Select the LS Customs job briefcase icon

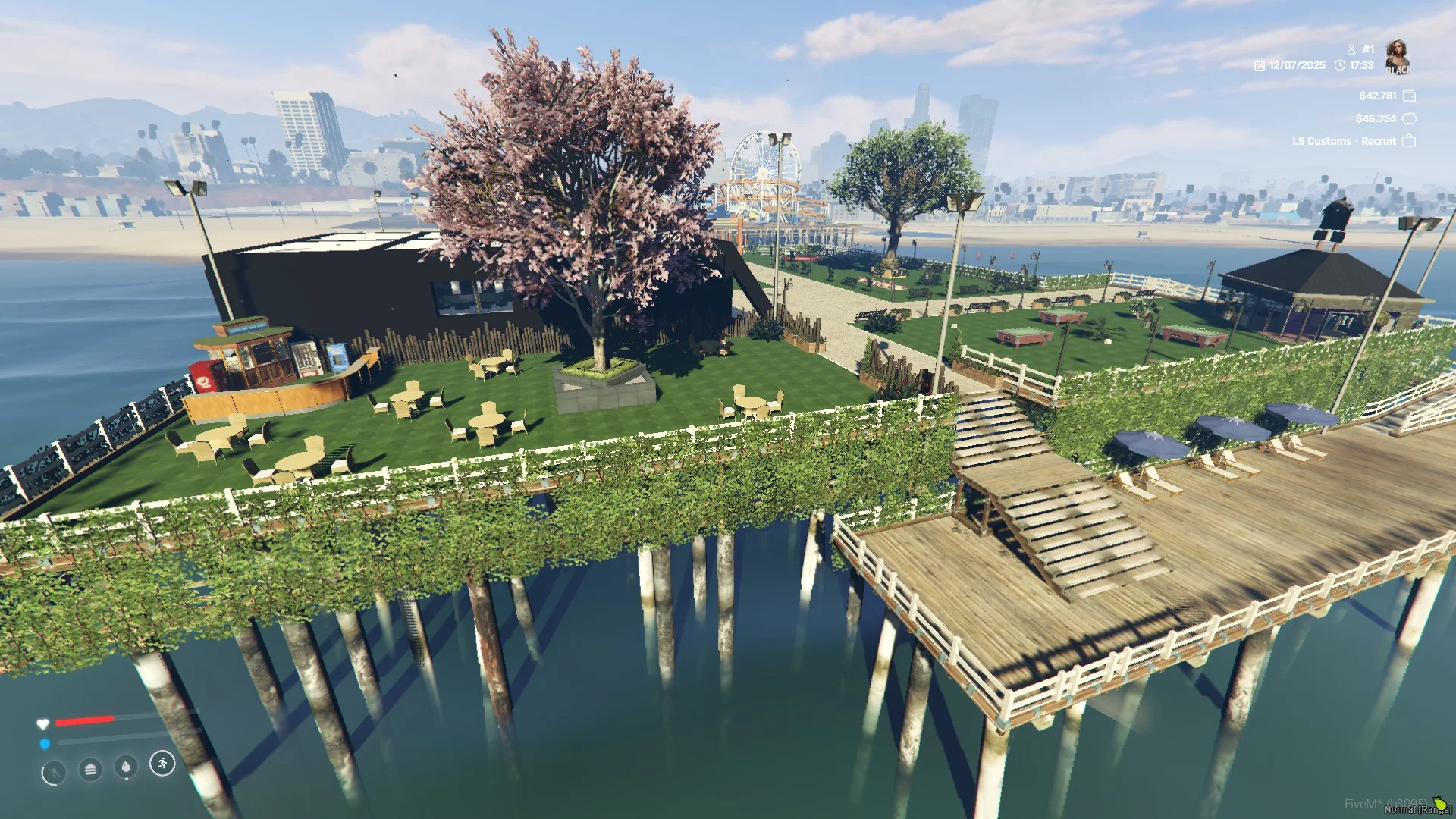(1409, 141)
